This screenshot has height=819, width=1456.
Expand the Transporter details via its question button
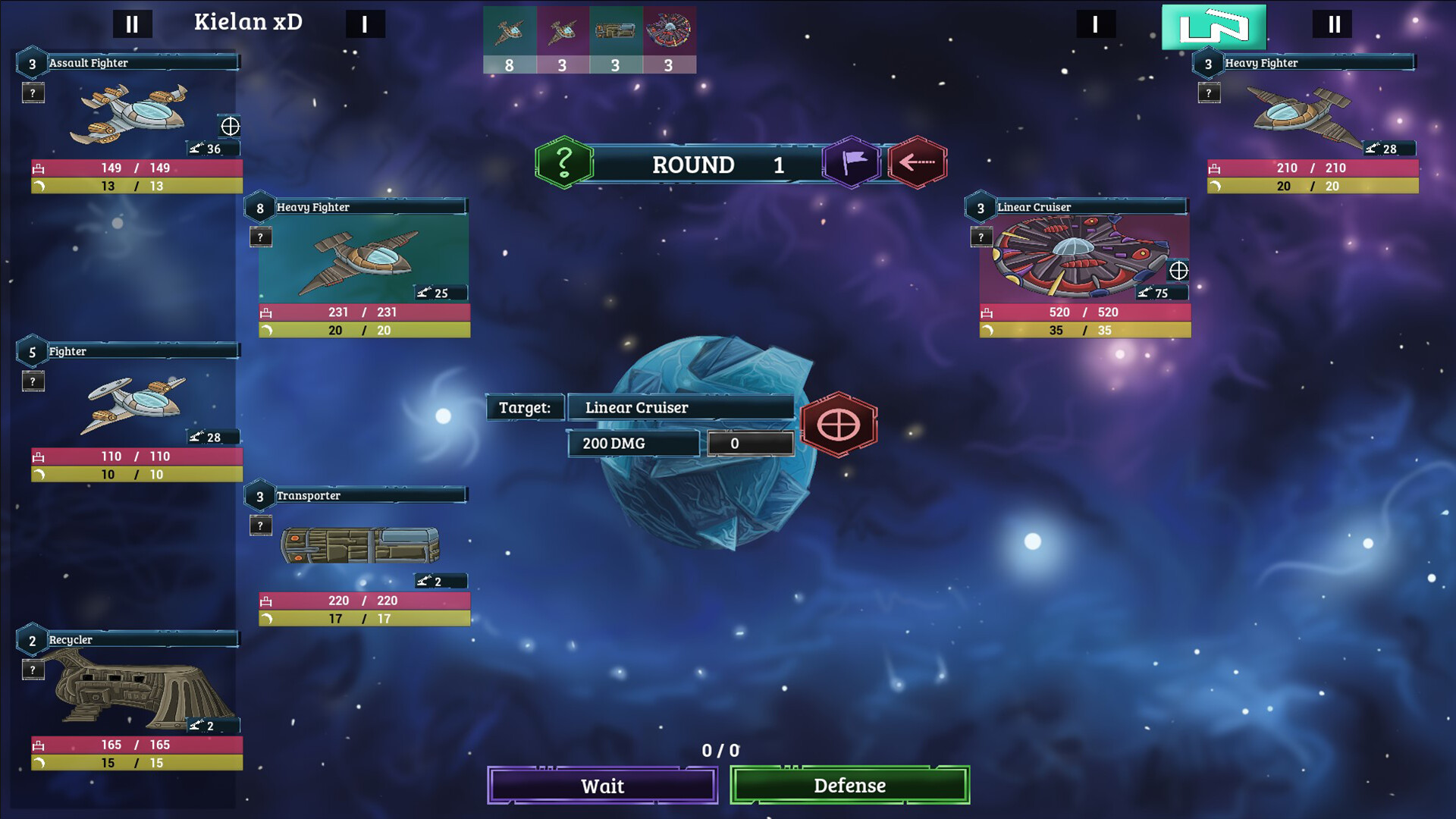click(x=261, y=525)
